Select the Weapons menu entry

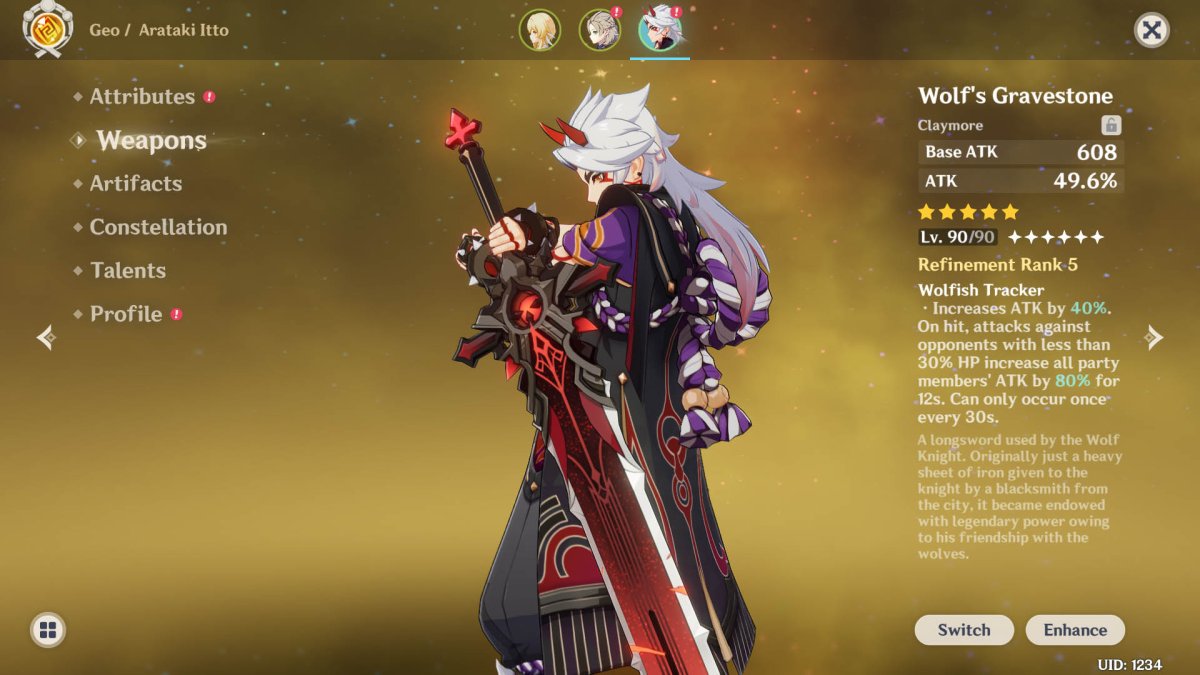tap(151, 141)
